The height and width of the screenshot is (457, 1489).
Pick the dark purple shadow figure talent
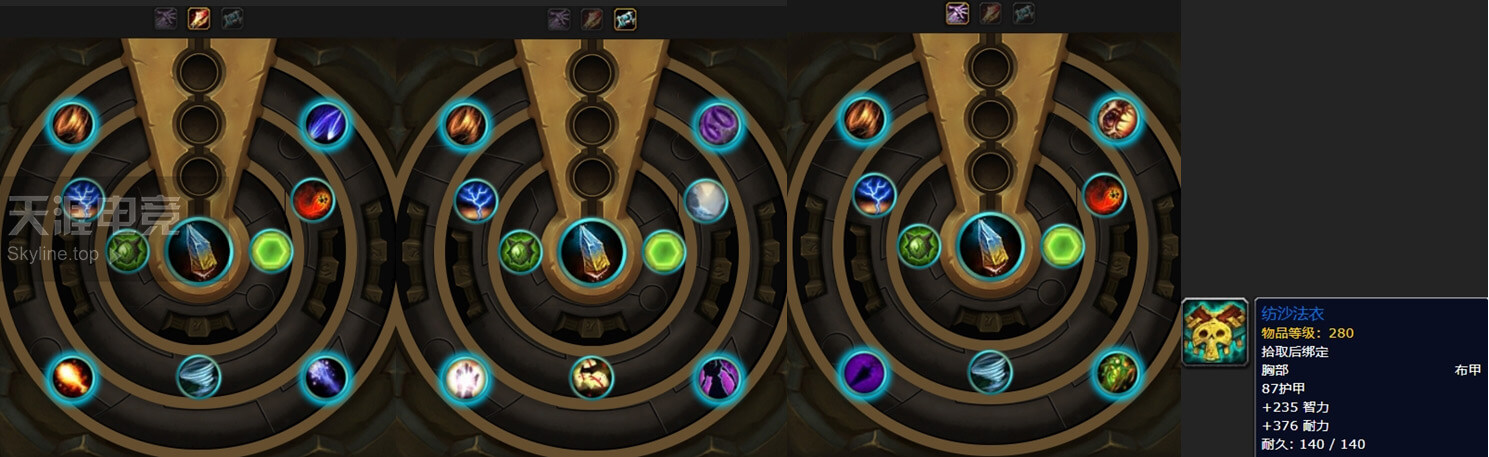click(x=718, y=378)
